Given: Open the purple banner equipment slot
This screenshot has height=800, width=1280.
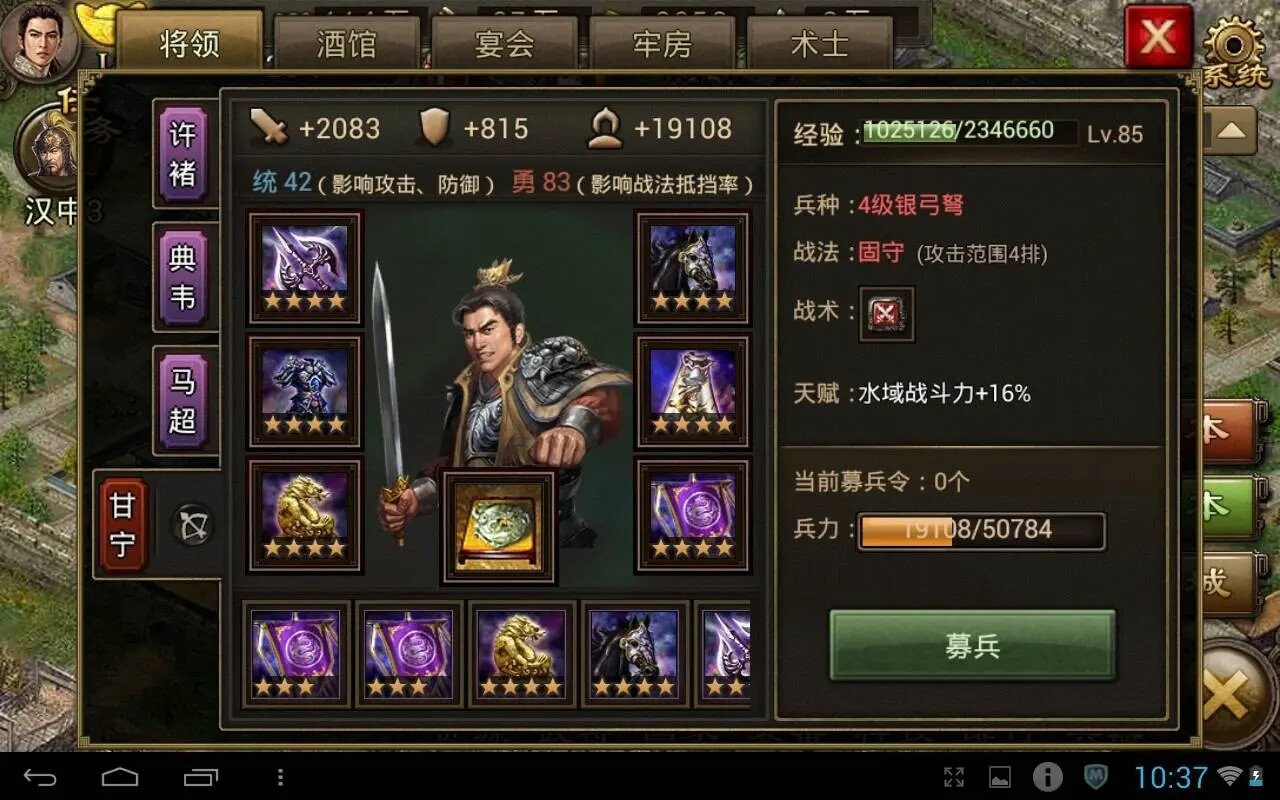Looking at the screenshot, I should pyautogui.click(x=692, y=516).
